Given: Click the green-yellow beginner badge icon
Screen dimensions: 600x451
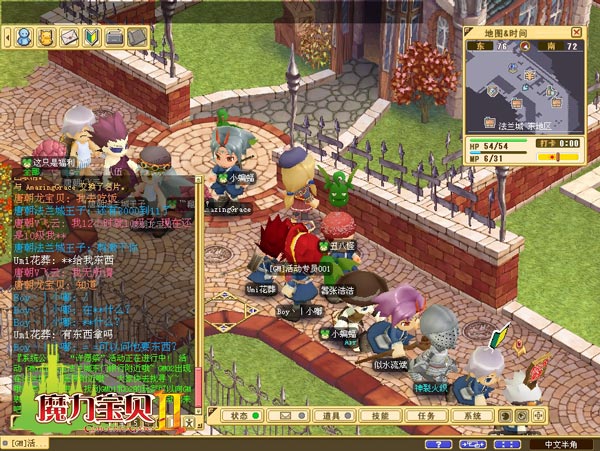Looking at the screenshot, I should point(92,37).
